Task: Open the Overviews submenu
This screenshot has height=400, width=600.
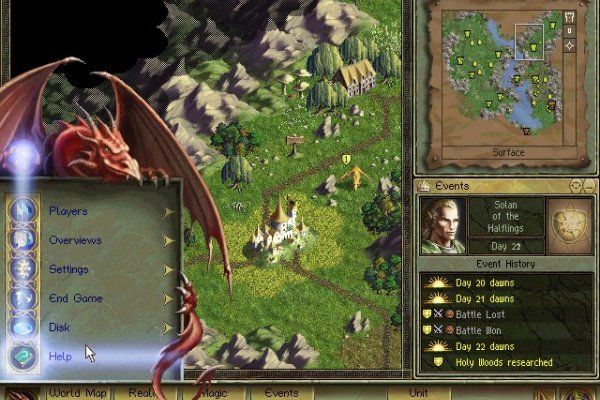Action: click(x=75, y=240)
